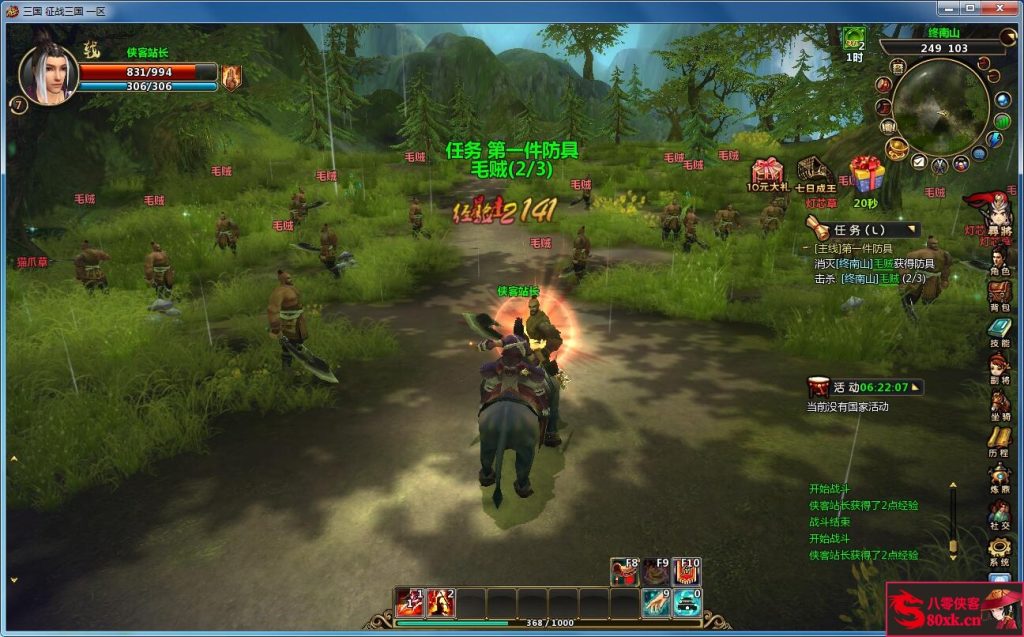Open the 背包 backpack inventory
Screen dimensions: 1024x637
click(x=999, y=293)
